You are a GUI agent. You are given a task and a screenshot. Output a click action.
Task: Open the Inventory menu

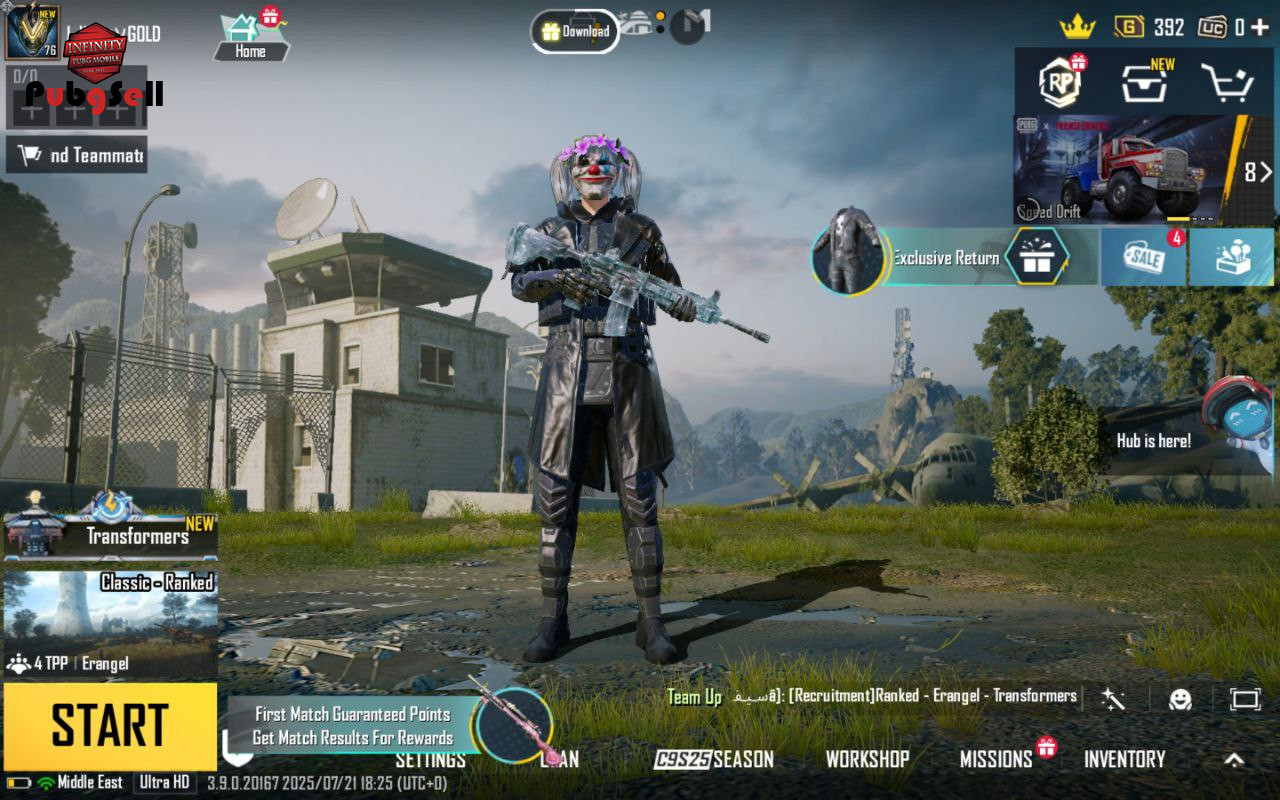(x=1125, y=759)
